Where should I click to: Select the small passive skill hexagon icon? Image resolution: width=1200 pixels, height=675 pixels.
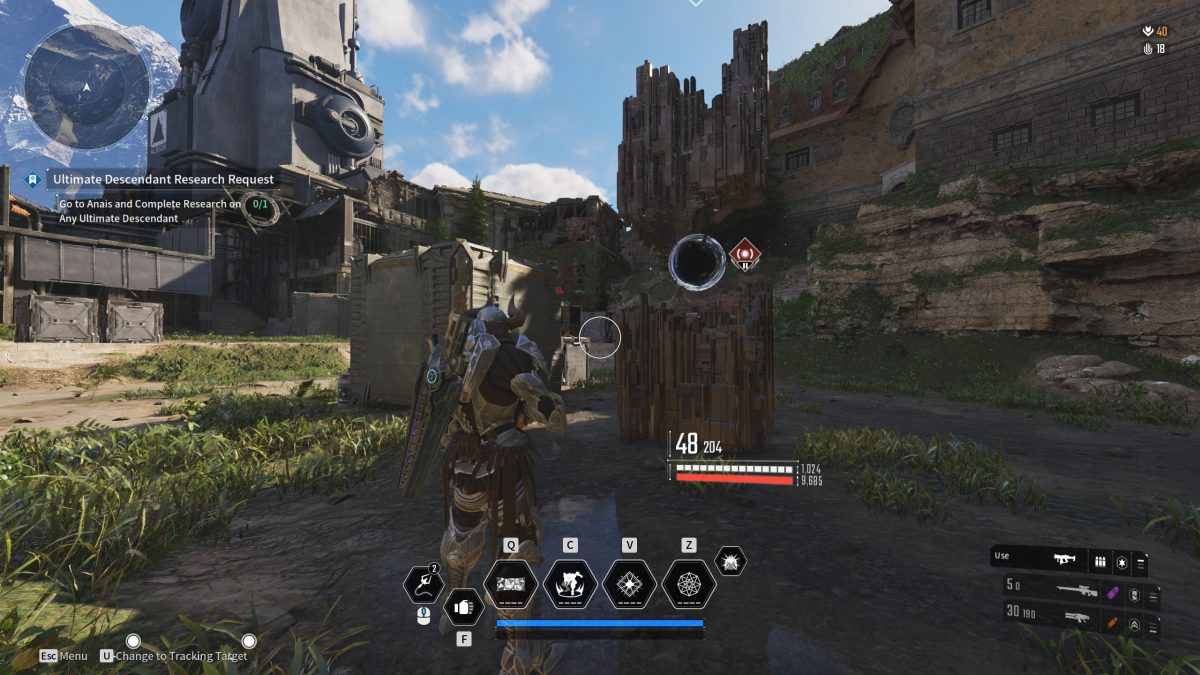click(730, 561)
